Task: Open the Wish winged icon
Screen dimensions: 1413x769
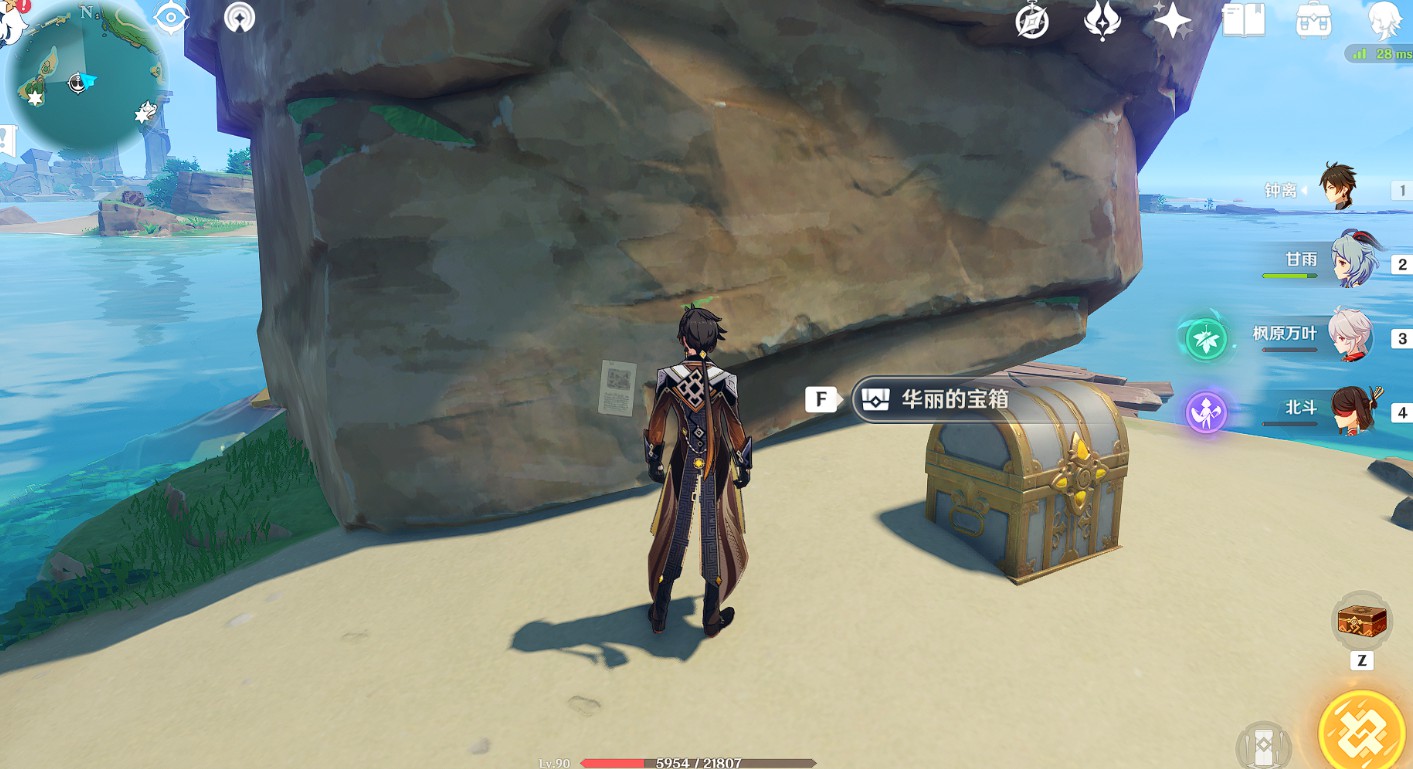Action: pos(1102,21)
